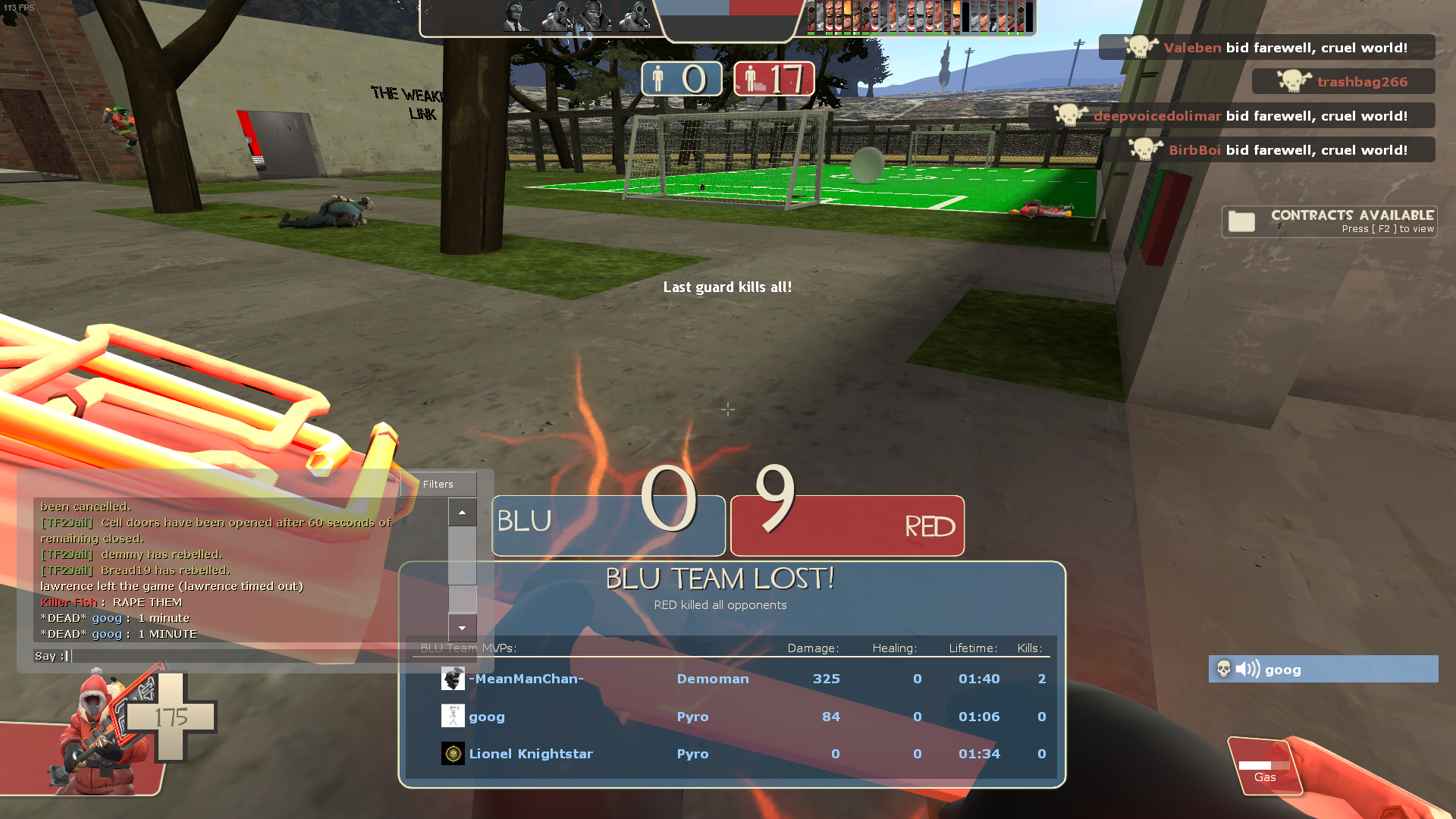Click -MeanManChan-'s Demoman avatar in MVP list

pyautogui.click(x=452, y=679)
